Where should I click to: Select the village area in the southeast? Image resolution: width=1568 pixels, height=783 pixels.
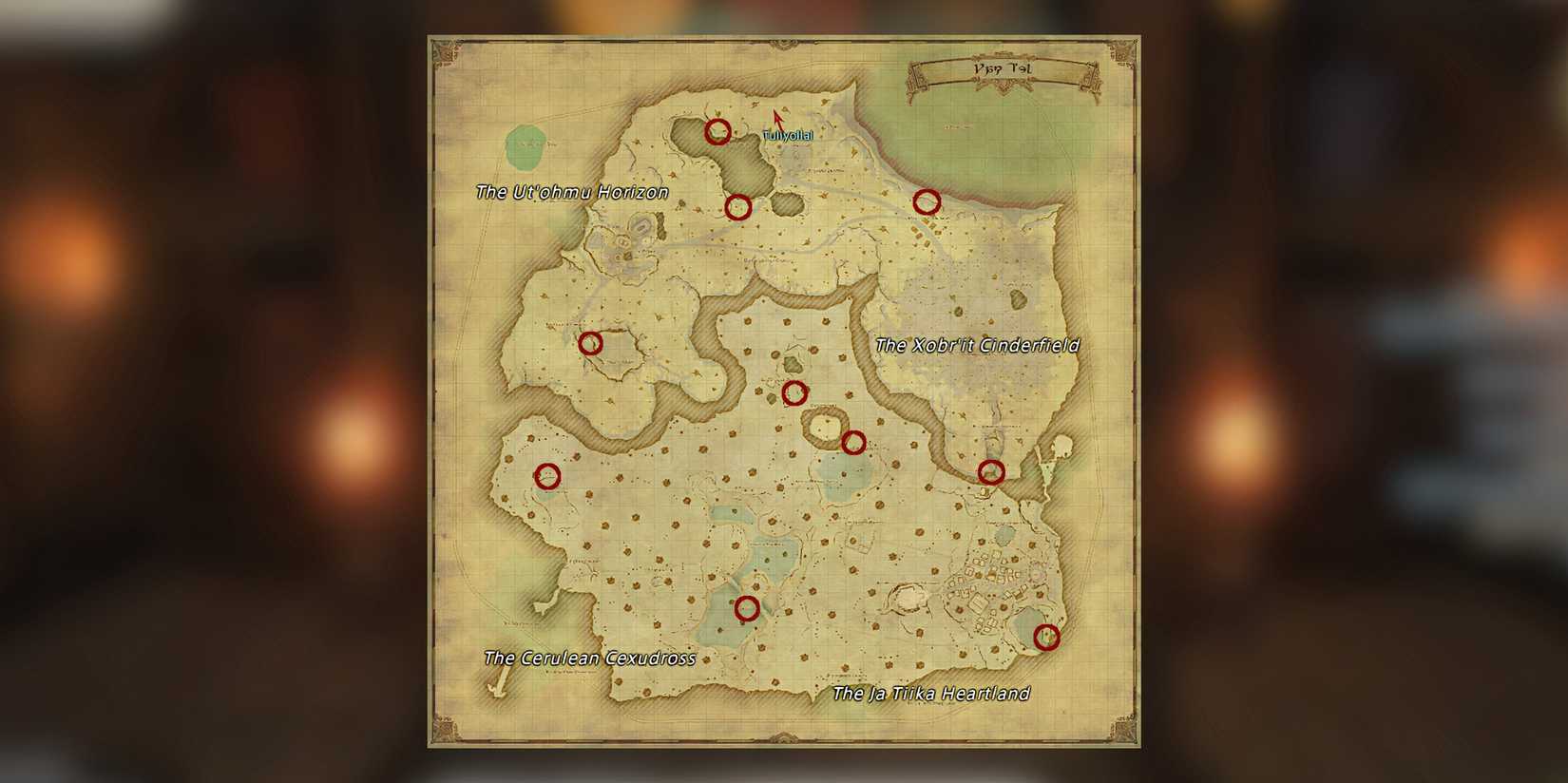click(988, 580)
